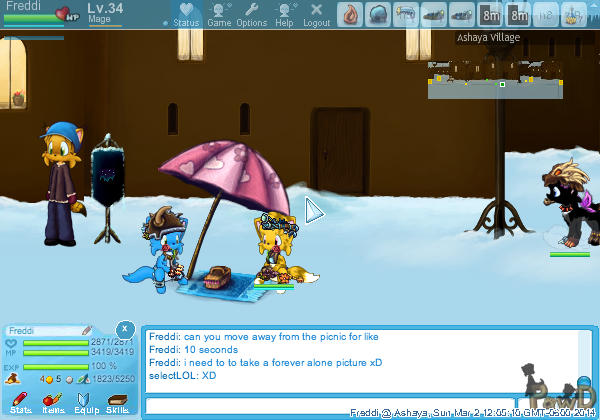Open the Game menu
Viewport: 600px width, 420px height.
pos(219,14)
